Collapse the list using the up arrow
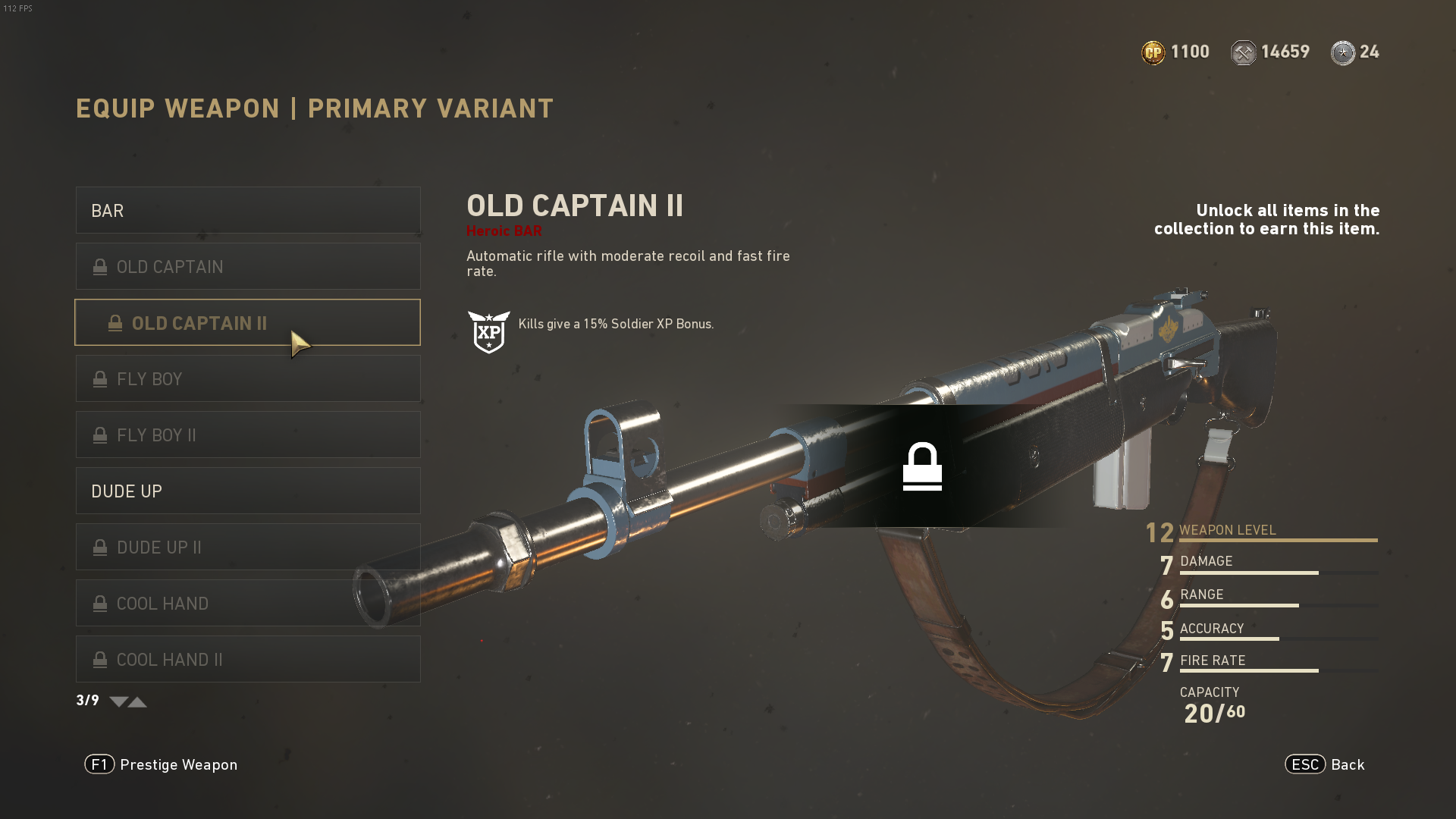Screen dimensions: 1456x819 pos(138,702)
